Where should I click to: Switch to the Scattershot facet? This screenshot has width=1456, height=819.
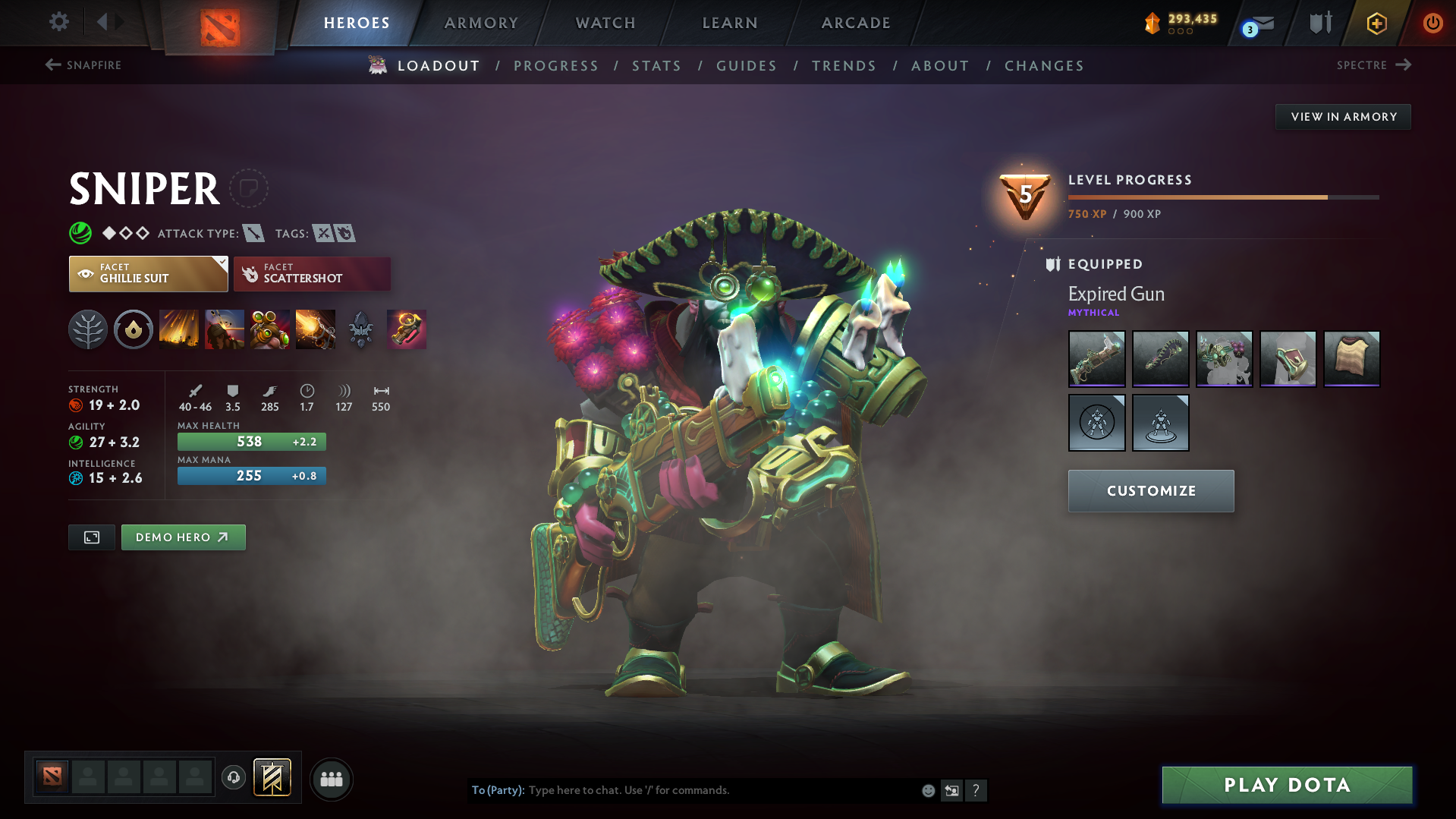(311, 273)
